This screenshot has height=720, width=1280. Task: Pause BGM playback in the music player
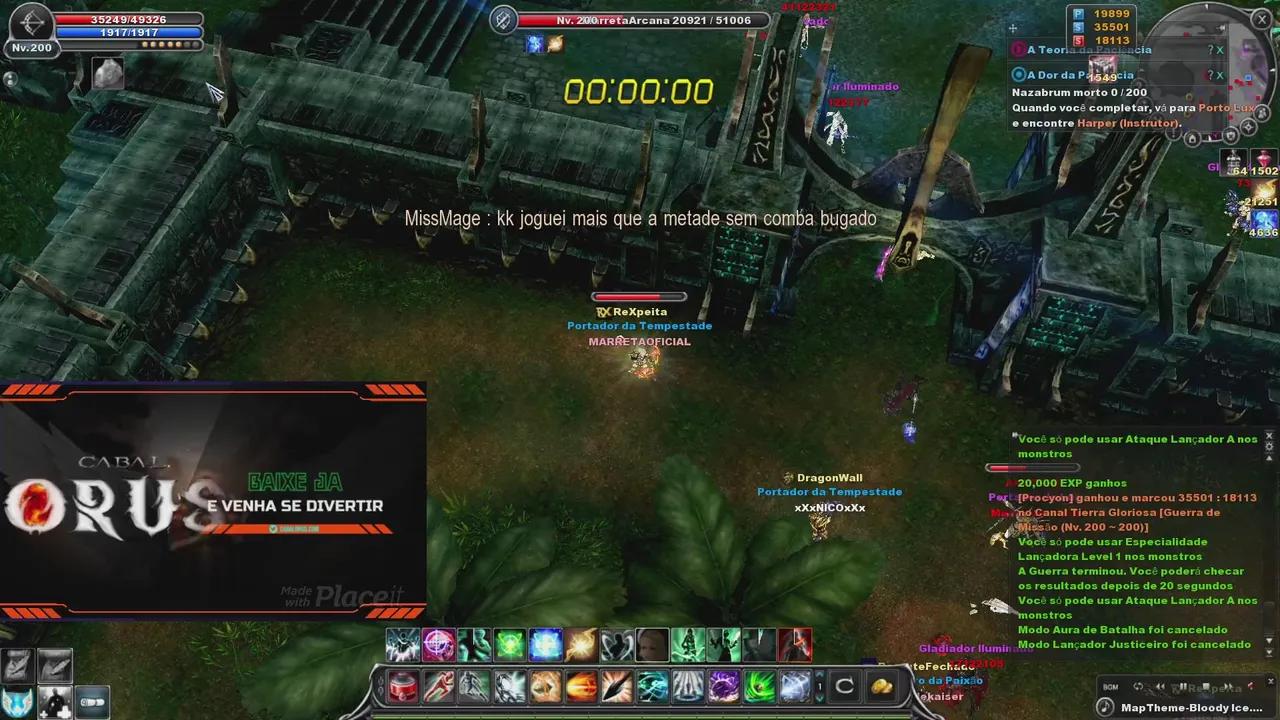1184,687
